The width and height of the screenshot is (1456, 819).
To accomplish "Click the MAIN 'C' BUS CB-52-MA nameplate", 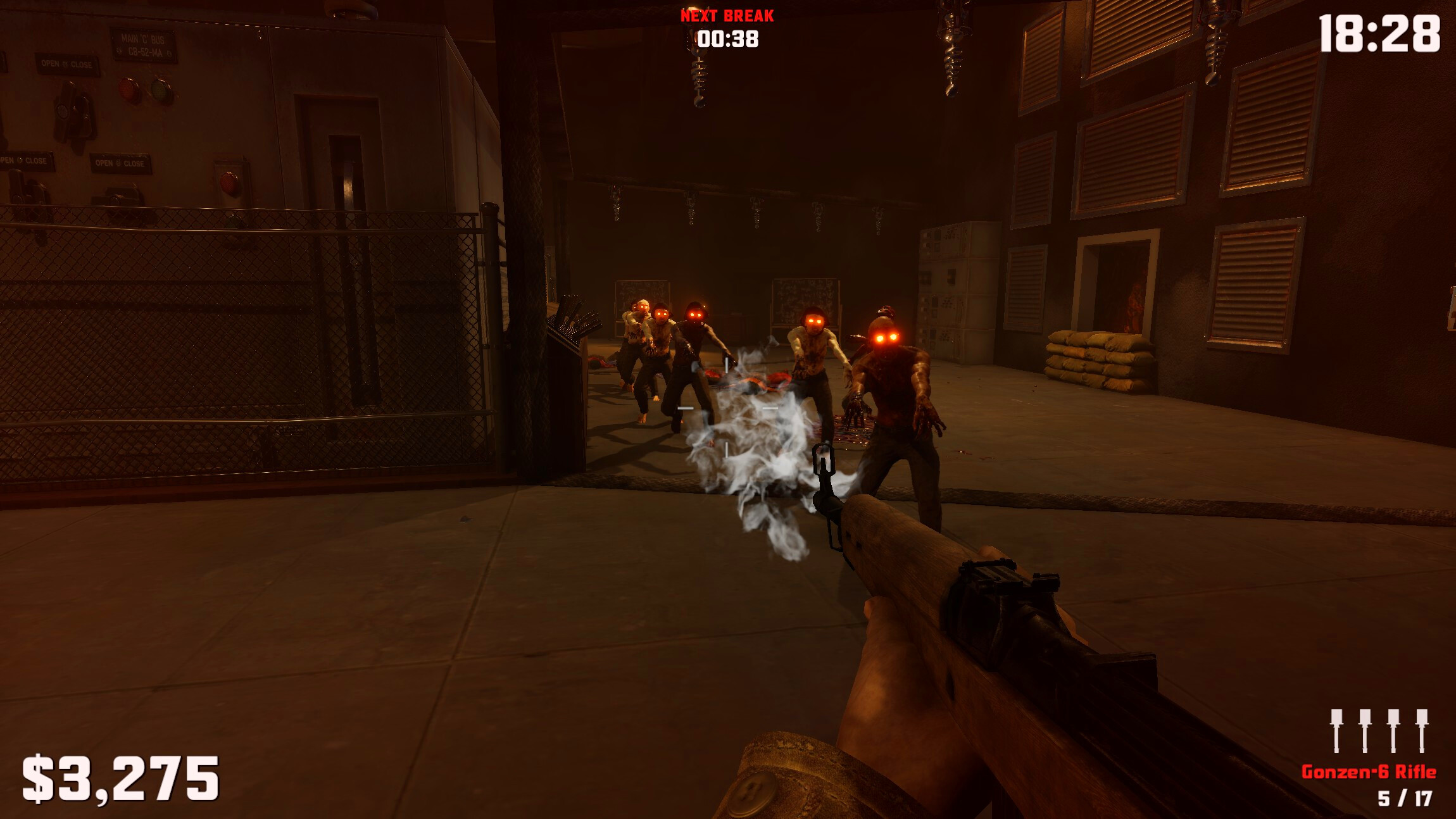I will tap(144, 44).
